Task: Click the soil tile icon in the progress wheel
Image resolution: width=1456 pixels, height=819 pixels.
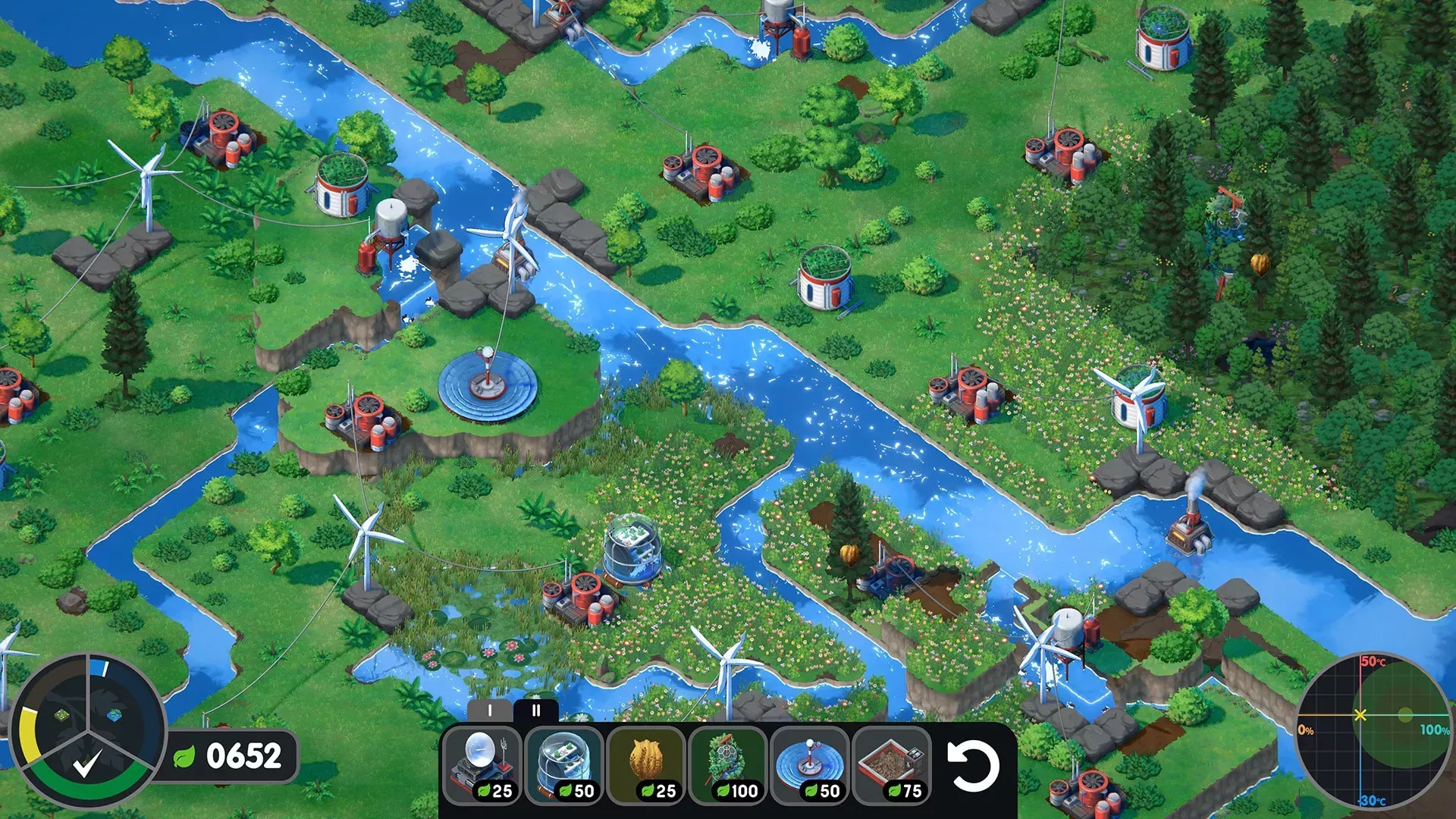Action: pyautogui.click(x=61, y=714)
